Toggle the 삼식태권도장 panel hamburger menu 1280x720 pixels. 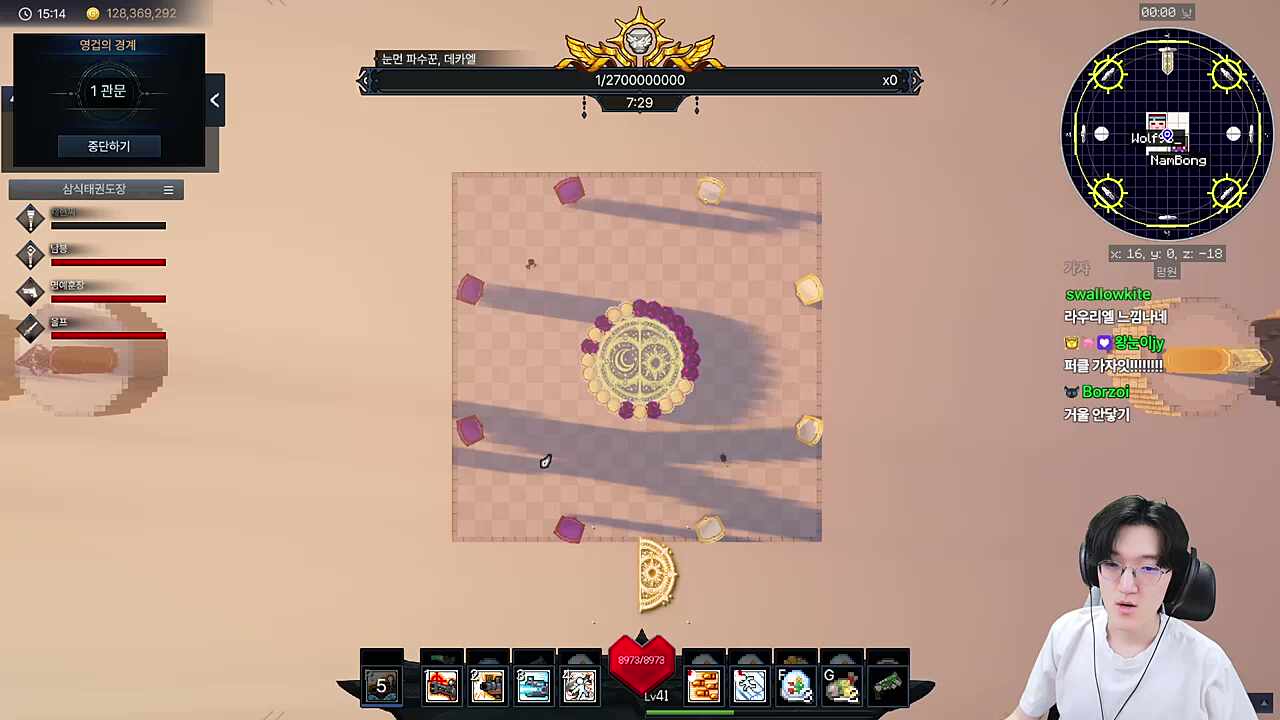pos(168,189)
